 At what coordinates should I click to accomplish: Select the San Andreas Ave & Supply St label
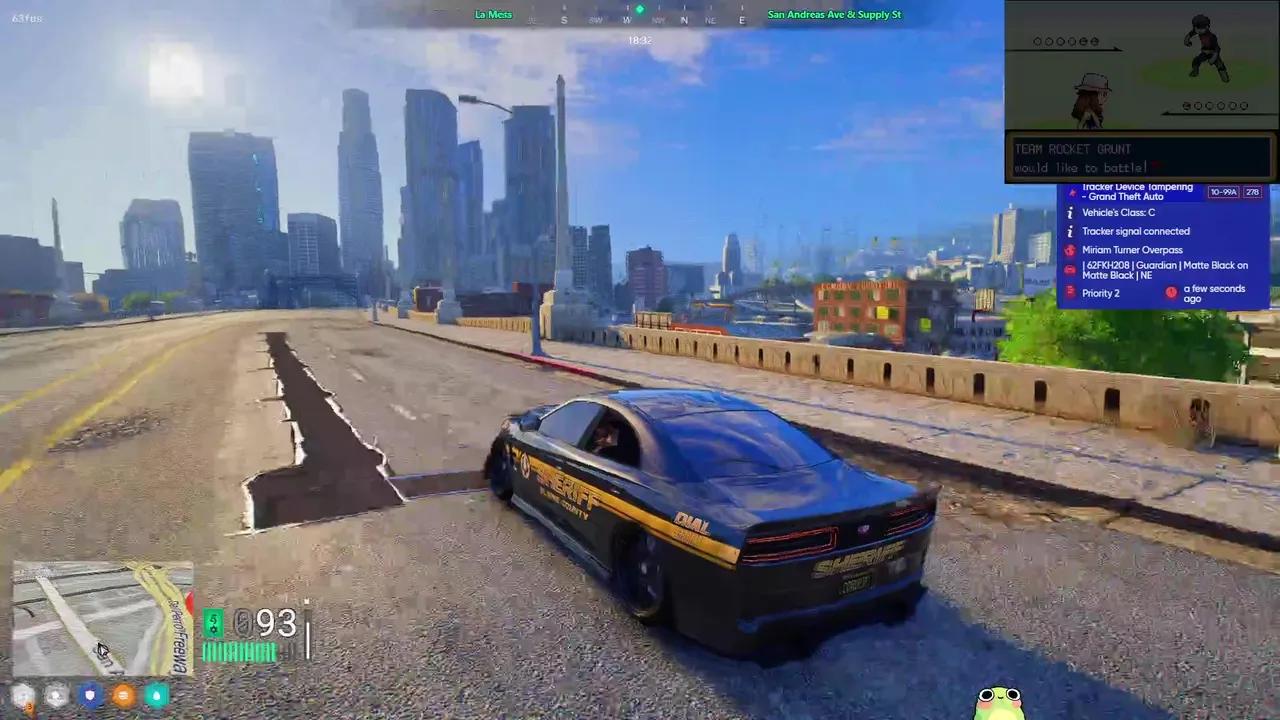click(834, 14)
